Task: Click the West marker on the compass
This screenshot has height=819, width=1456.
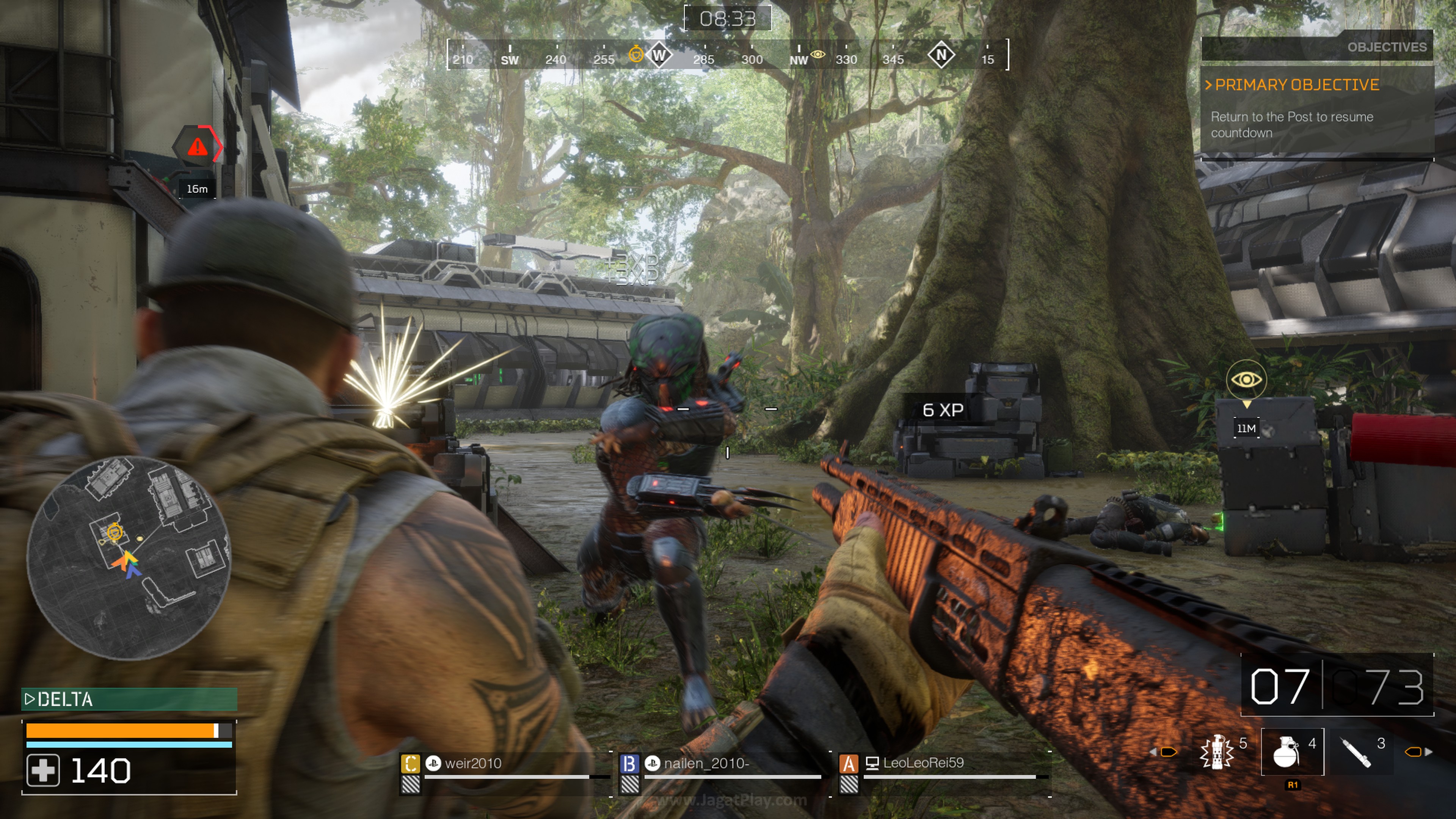Action: [x=659, y=55]
